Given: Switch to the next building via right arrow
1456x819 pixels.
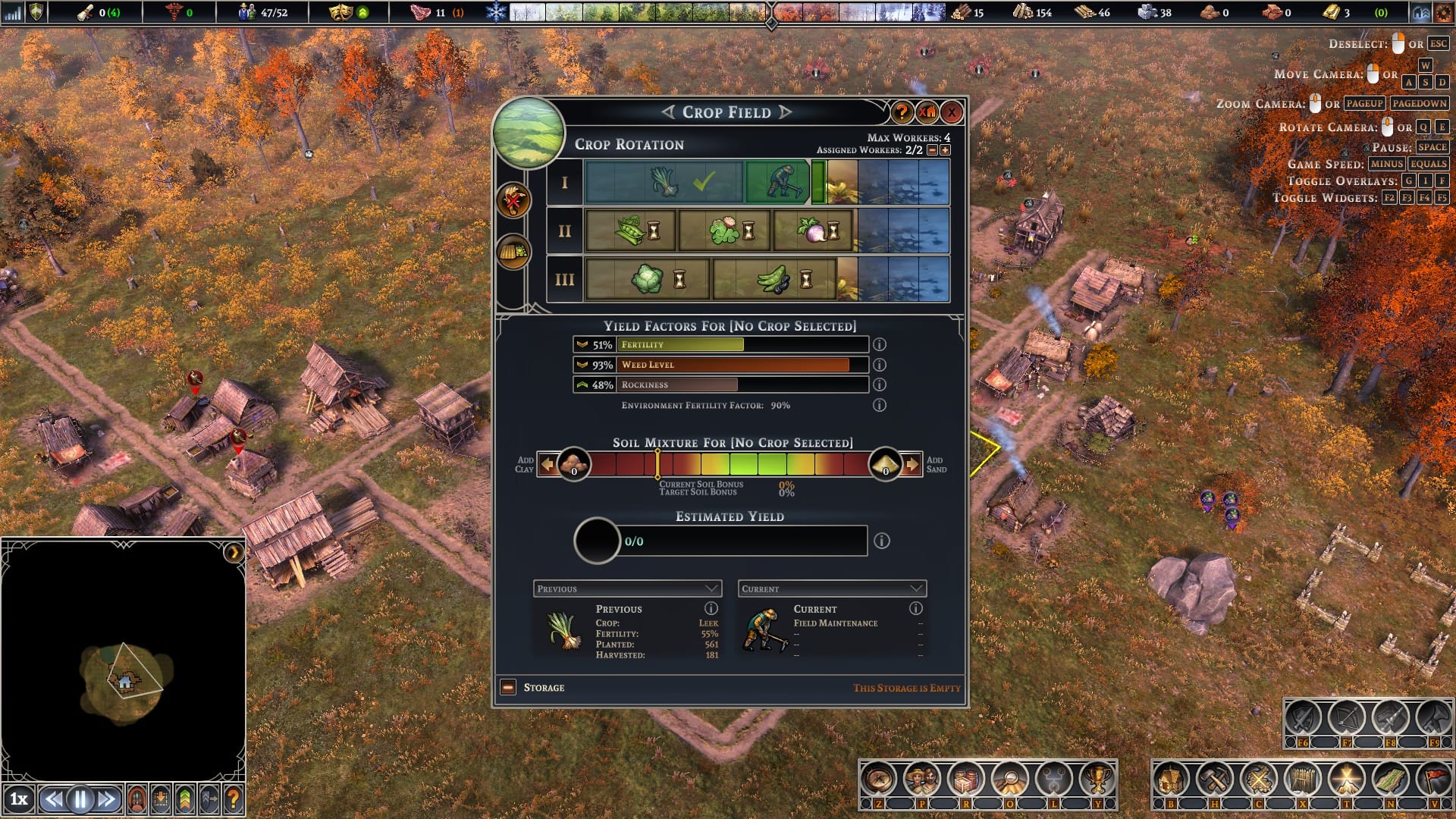Looking at the screenshot, I should 786,112.
